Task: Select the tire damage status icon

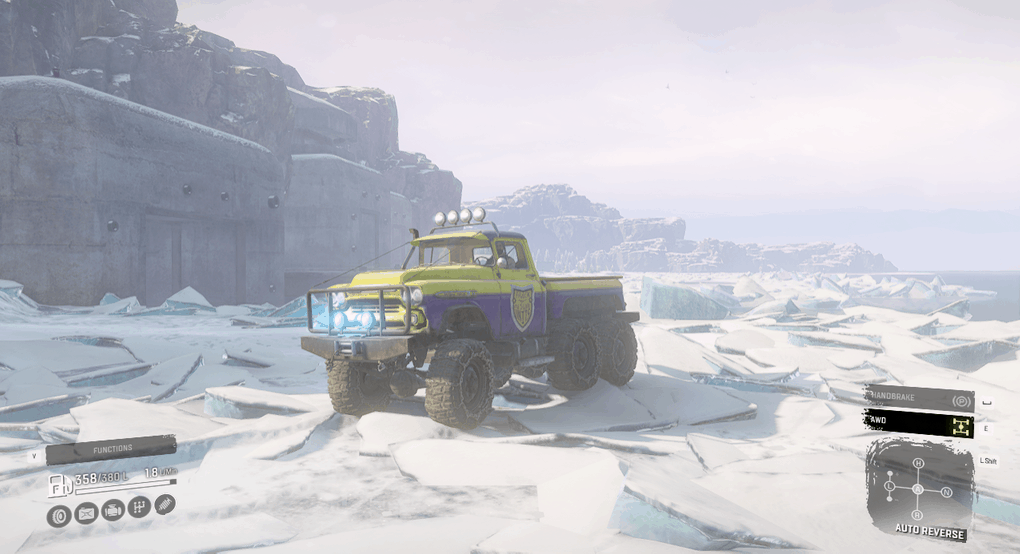Action: (58, 516)
